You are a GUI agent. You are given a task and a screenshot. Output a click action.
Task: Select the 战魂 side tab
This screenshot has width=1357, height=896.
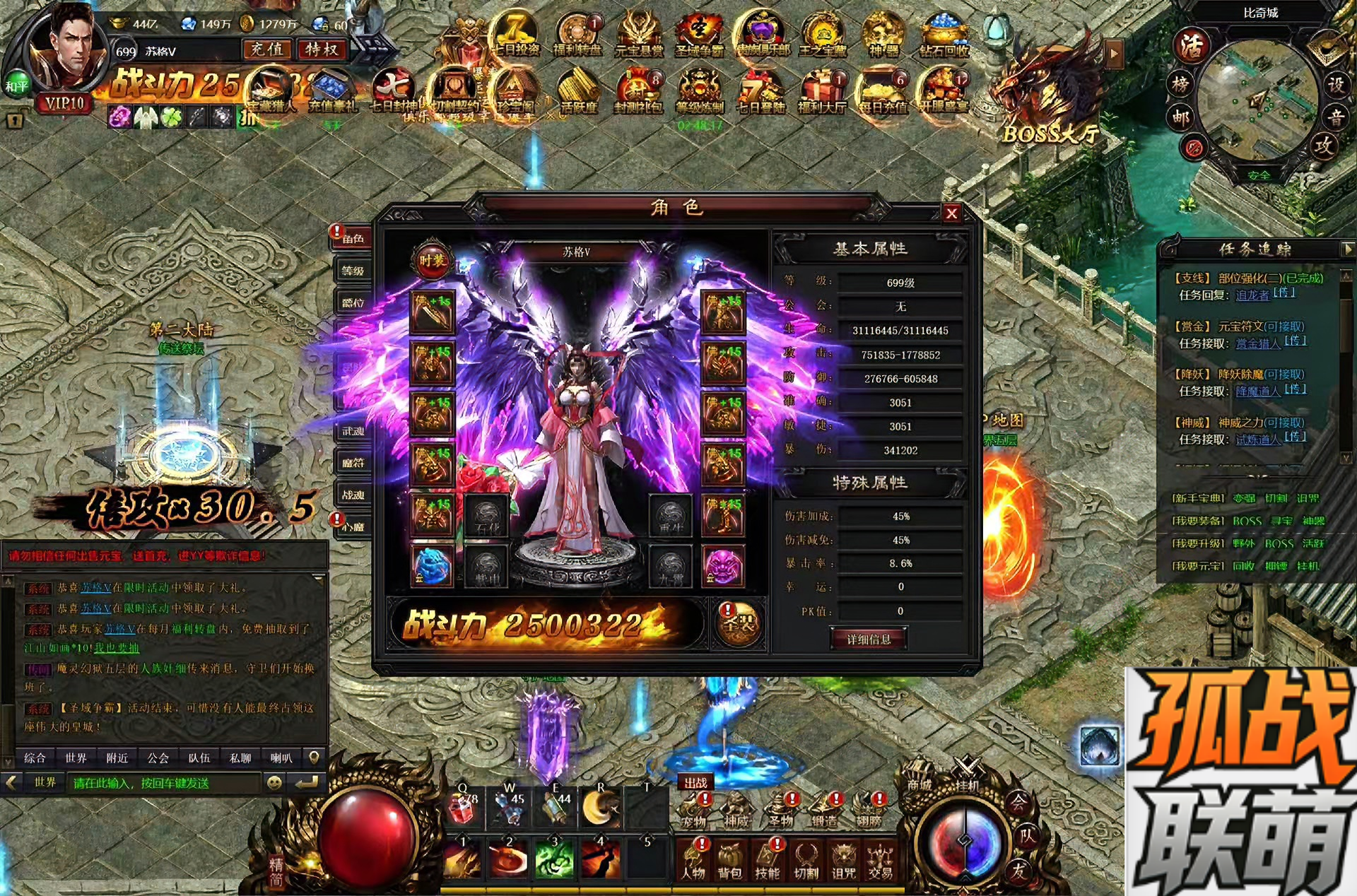coord(353,495)
